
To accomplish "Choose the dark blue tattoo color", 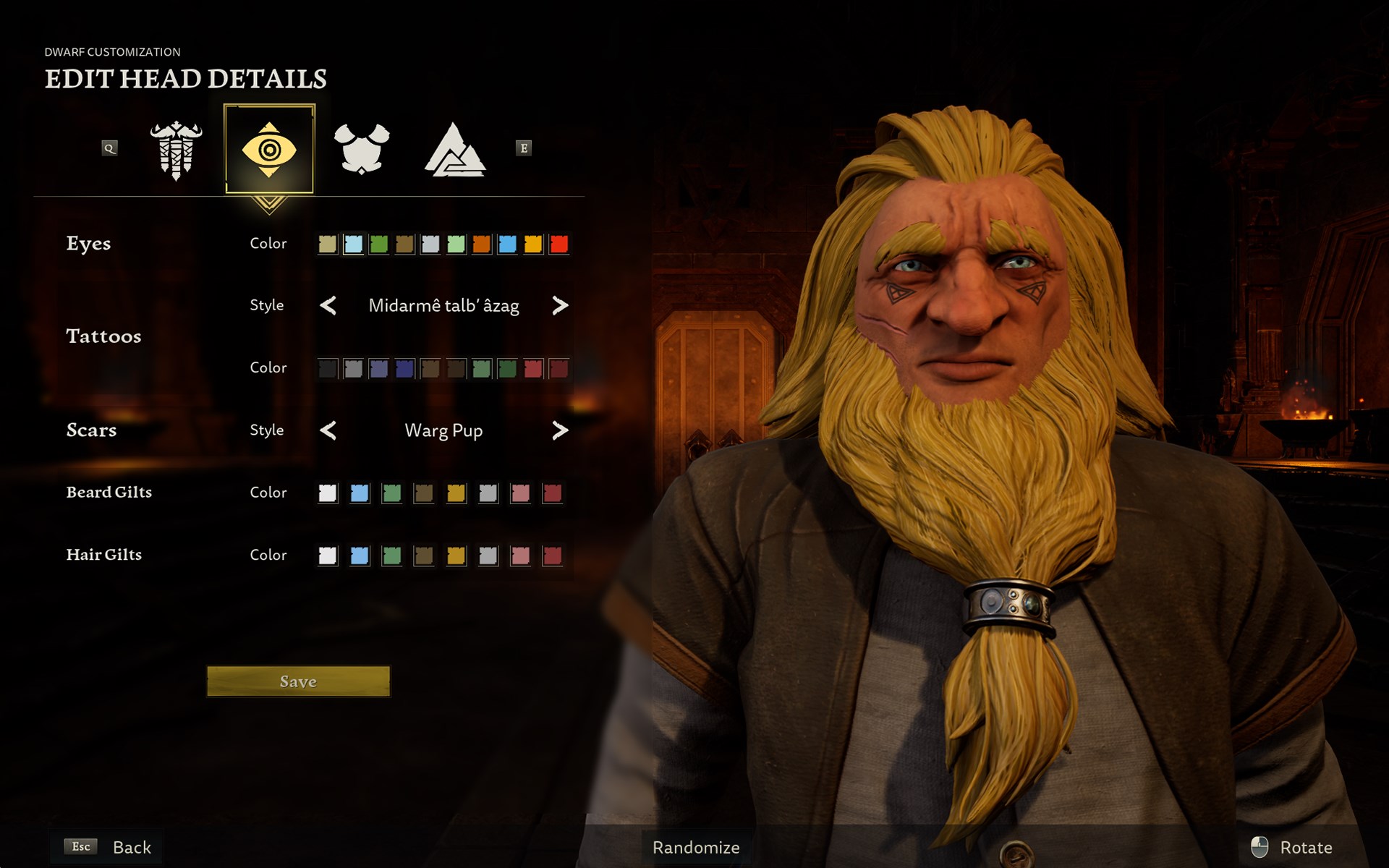I will click(404, 369).
